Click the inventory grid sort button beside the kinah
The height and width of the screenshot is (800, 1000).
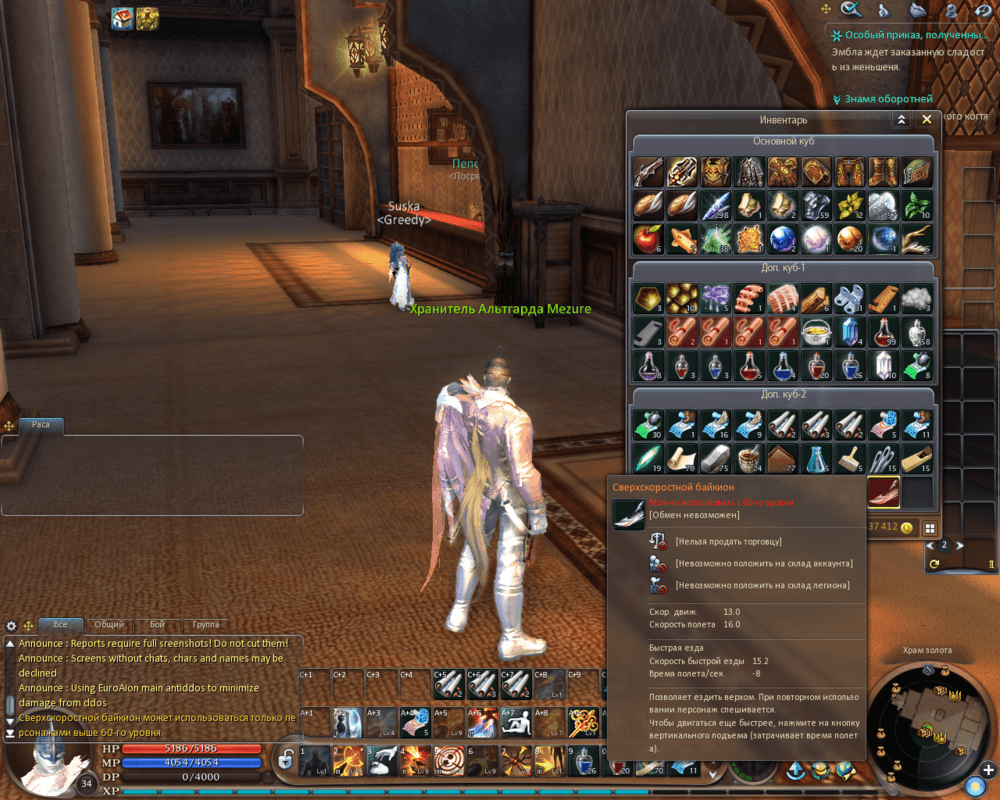pos(930,527)
